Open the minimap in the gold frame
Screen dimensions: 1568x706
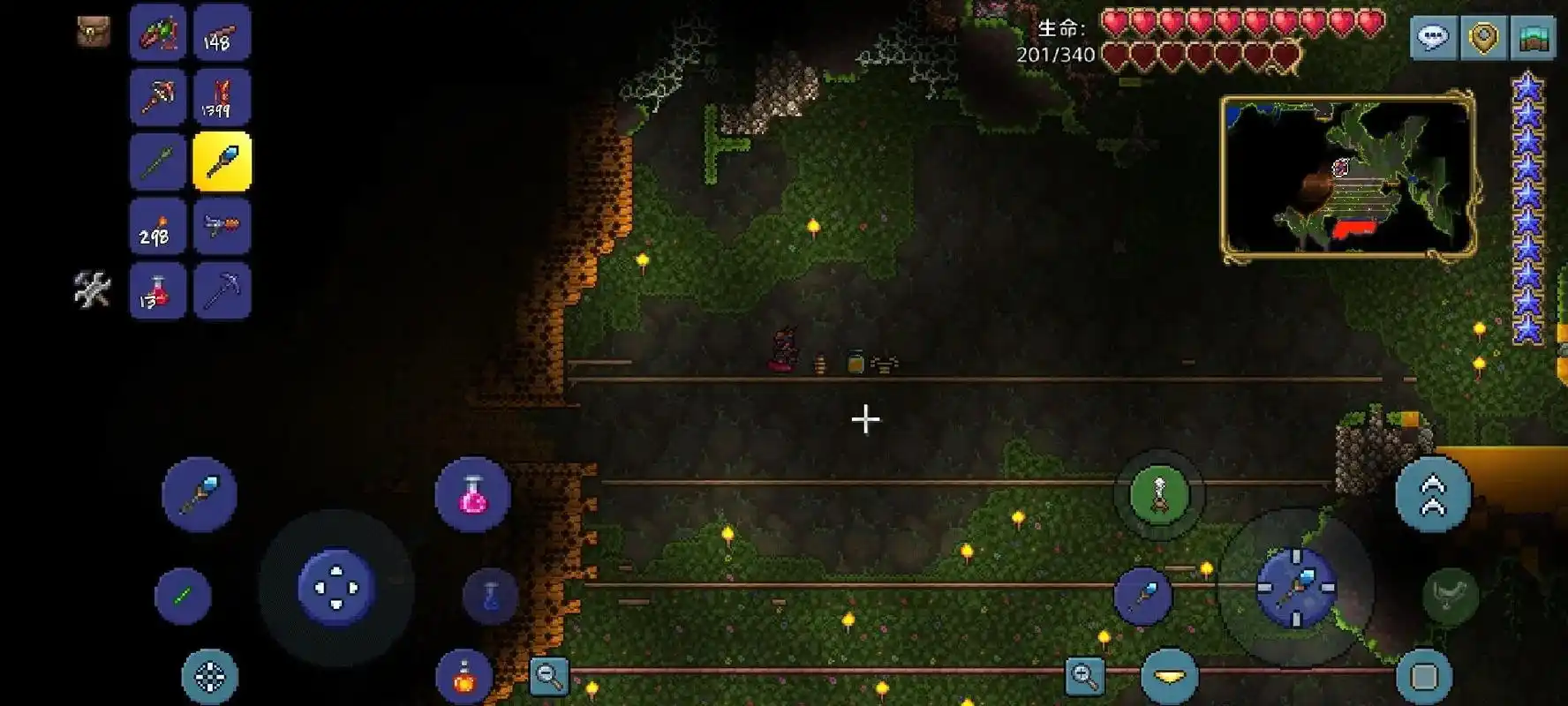pyautogui.click(x=1347, y=176)
